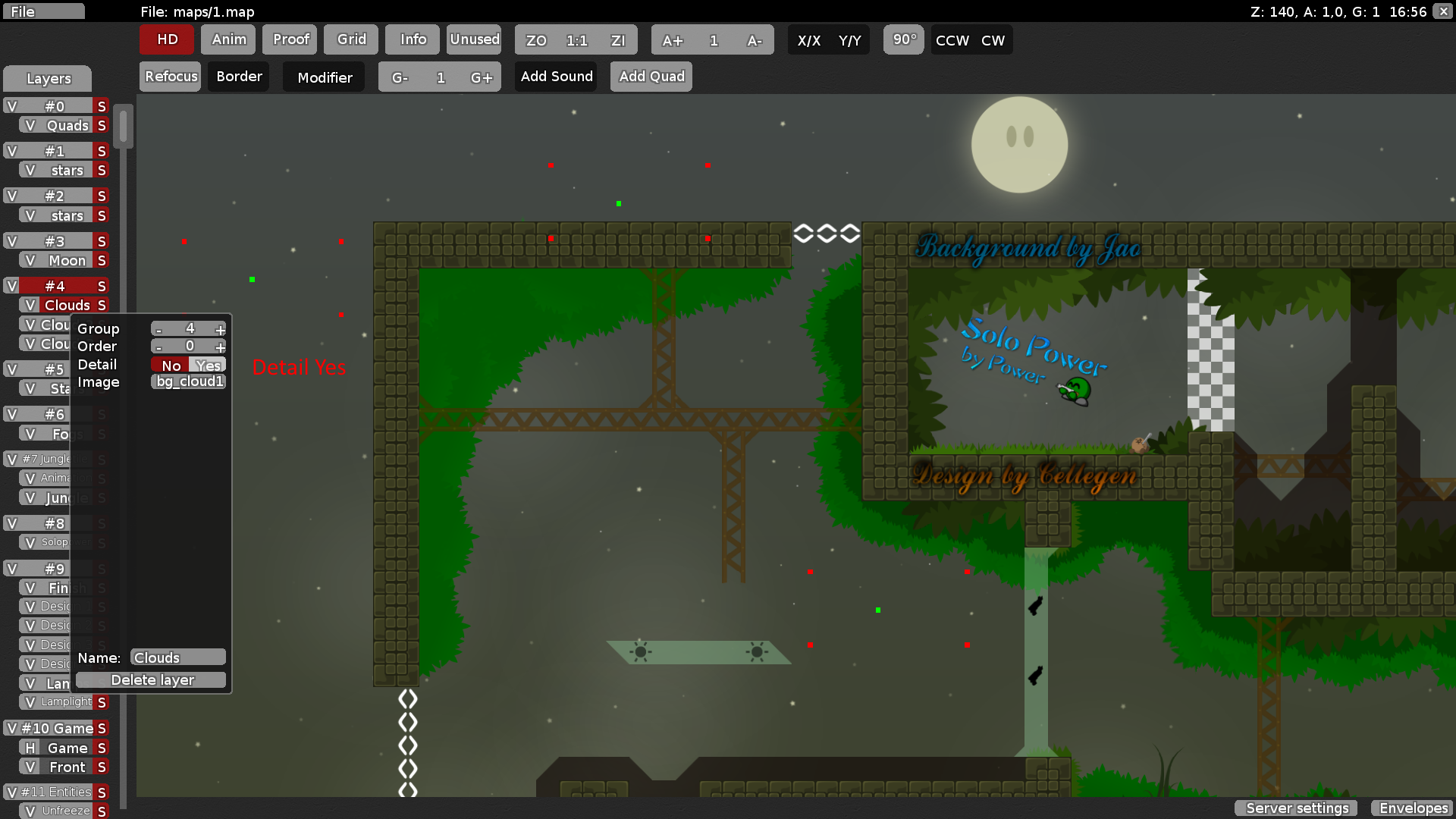Choose the bg_cloud1 image selector
The width and height of the screenshot is (1456, 819).
tap(189, 381)
